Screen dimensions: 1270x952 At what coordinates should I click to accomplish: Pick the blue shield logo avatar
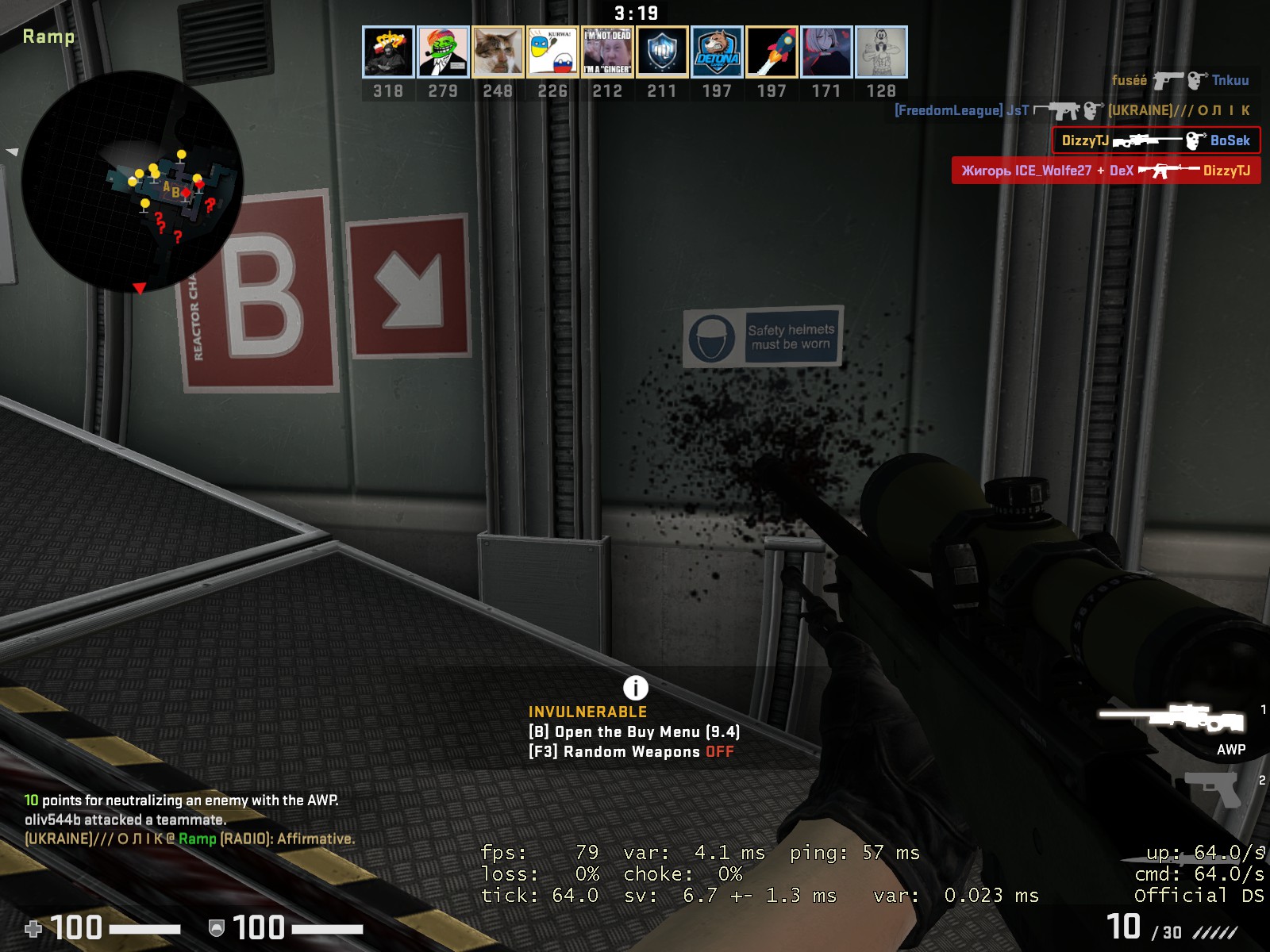[x=662, y=52]
